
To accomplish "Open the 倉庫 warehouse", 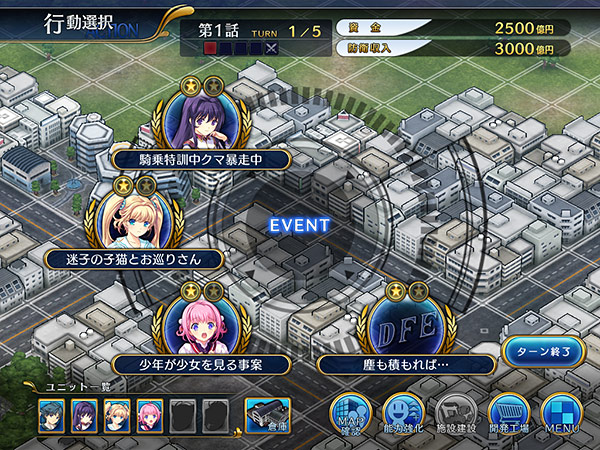I will [x=267, y=414].
